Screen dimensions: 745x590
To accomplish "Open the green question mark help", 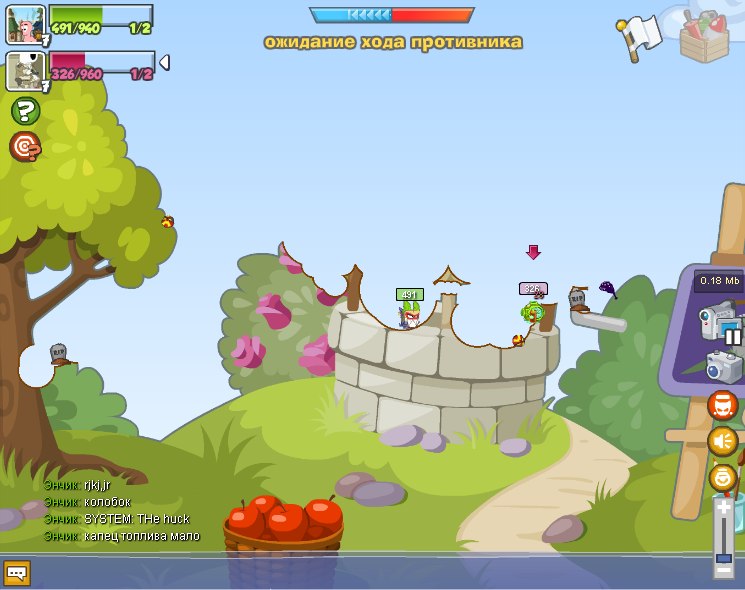I will point(25,110).
